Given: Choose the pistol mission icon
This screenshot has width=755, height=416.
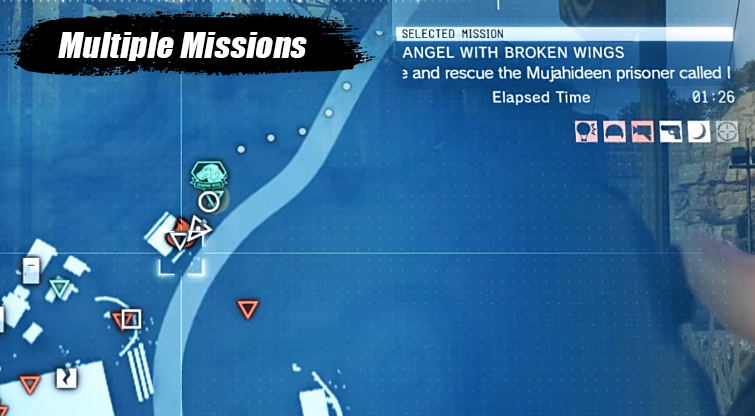Looking at the screenshot, I should [x=670, y=131].
